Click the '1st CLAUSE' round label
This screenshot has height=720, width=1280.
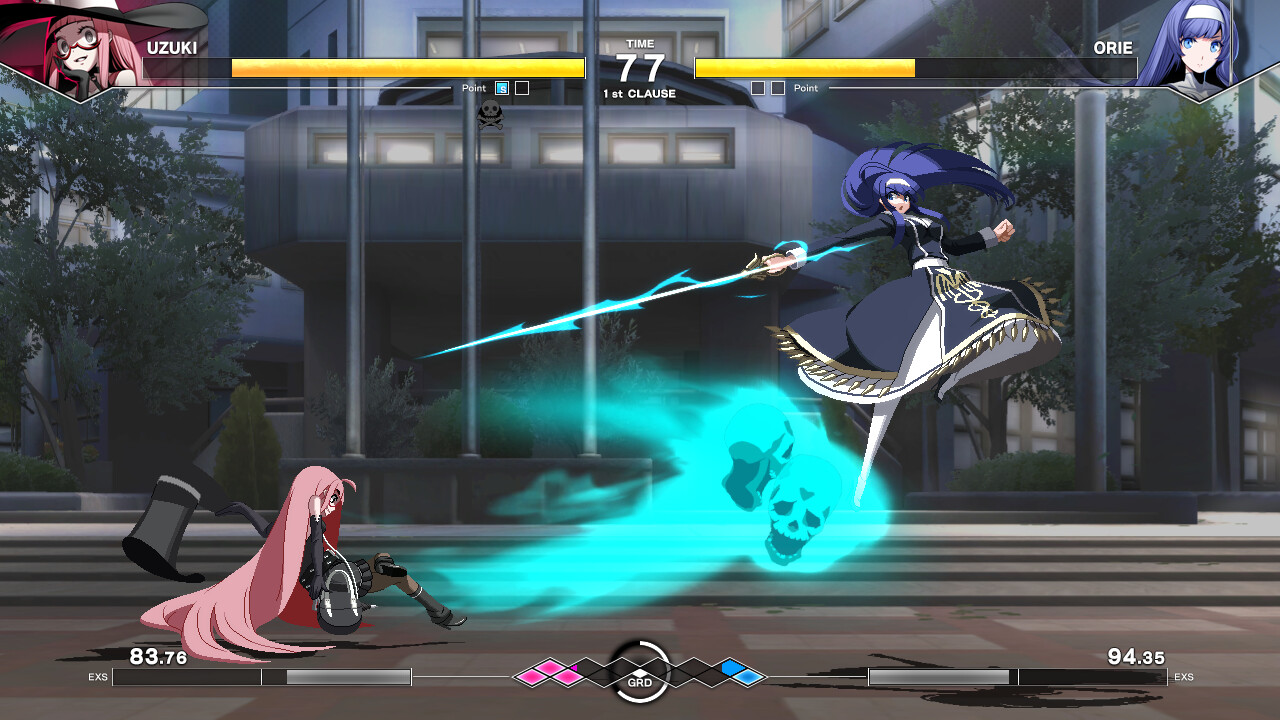pyautogui.click(x=639, y=92)
